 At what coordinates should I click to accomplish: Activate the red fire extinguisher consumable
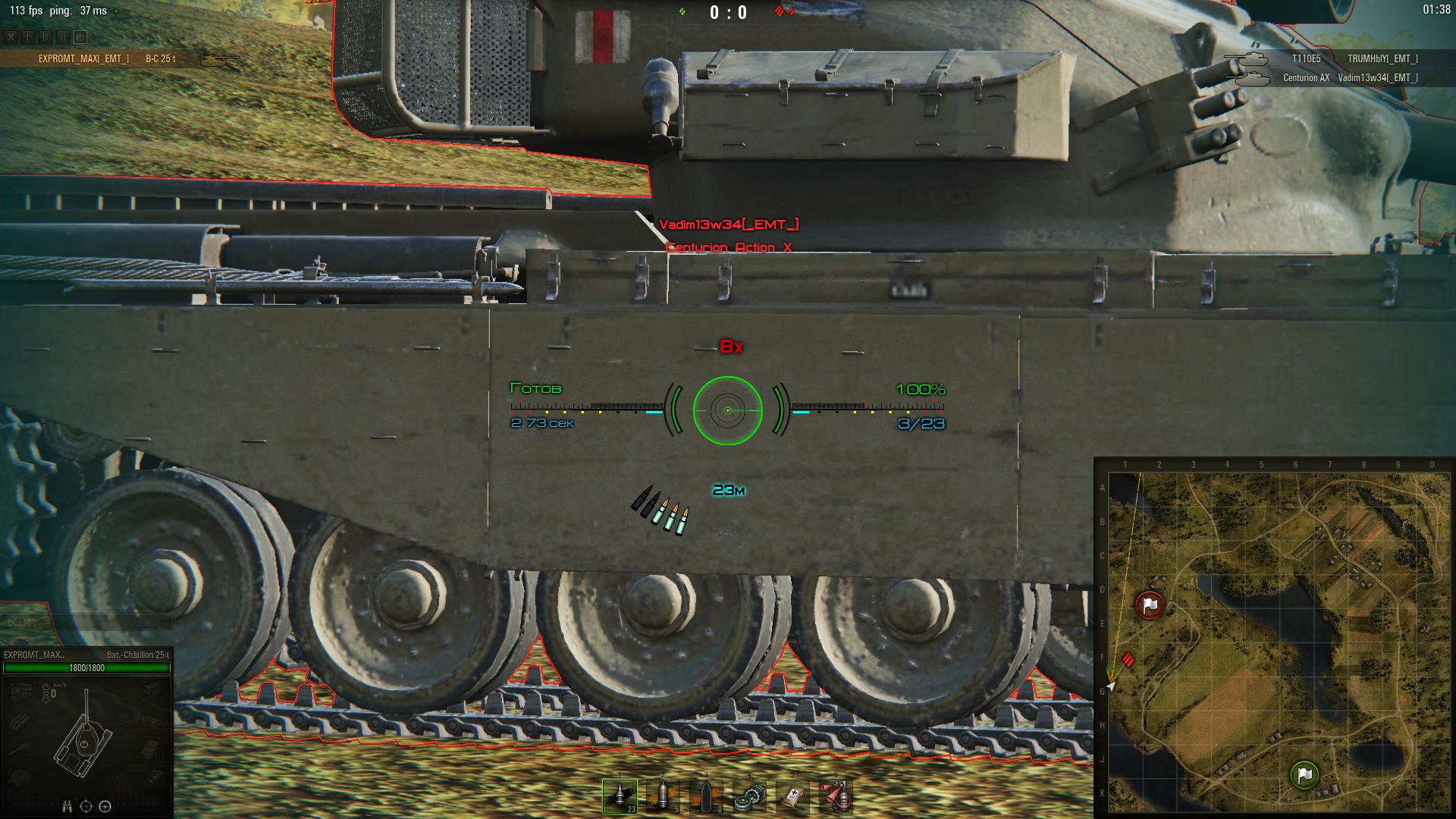(x=836, y=795)
